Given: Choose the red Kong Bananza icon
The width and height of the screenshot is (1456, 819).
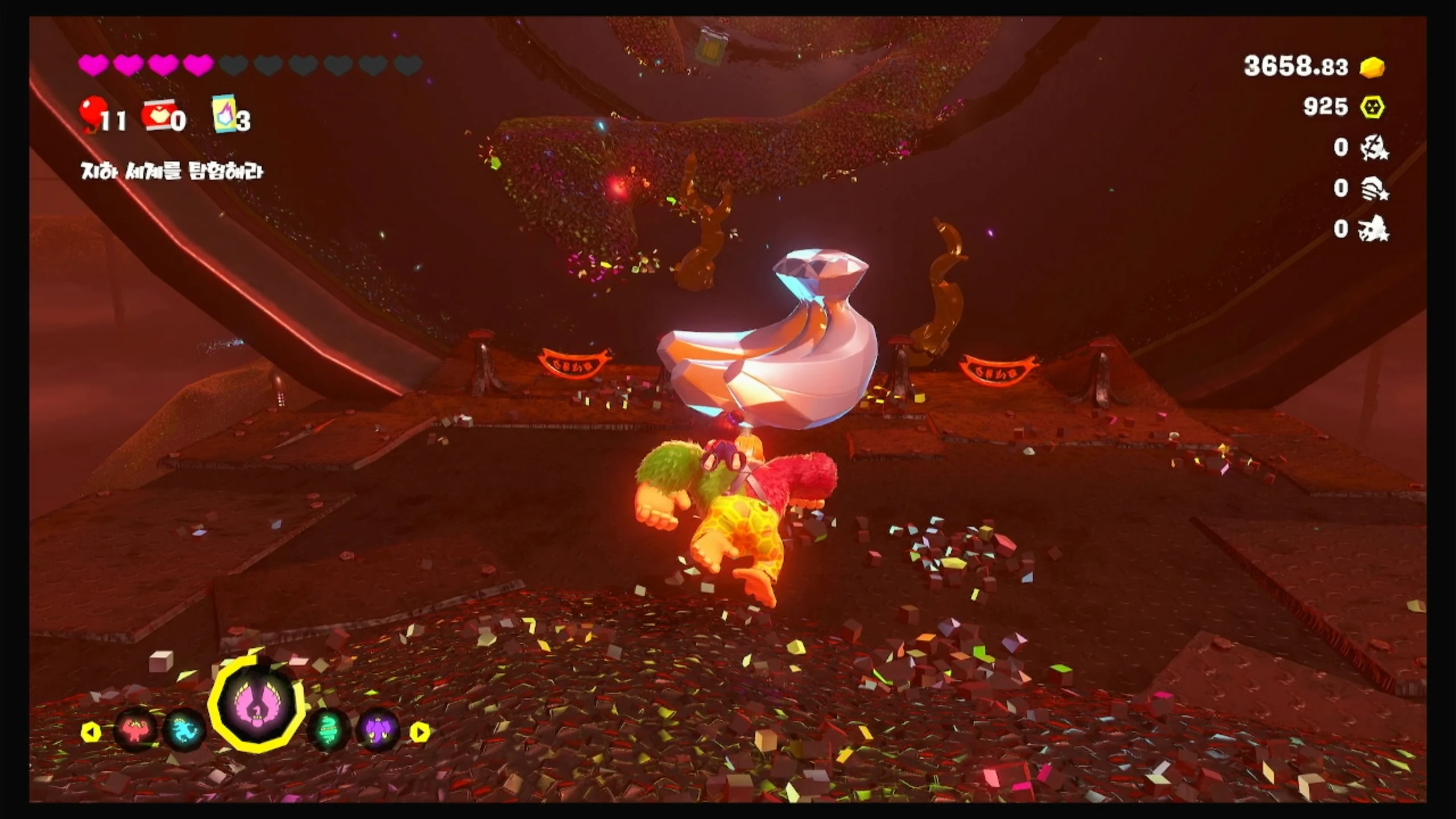Looking at the screenshot, I should pos(135,730).
